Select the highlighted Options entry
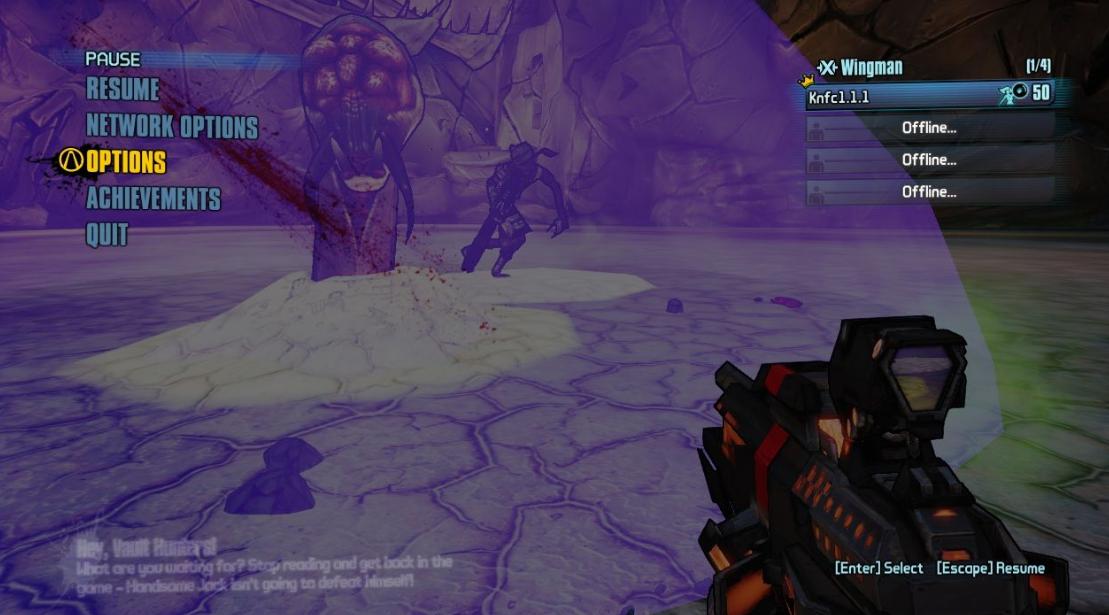1109x615 pixels. coord(126,162)
